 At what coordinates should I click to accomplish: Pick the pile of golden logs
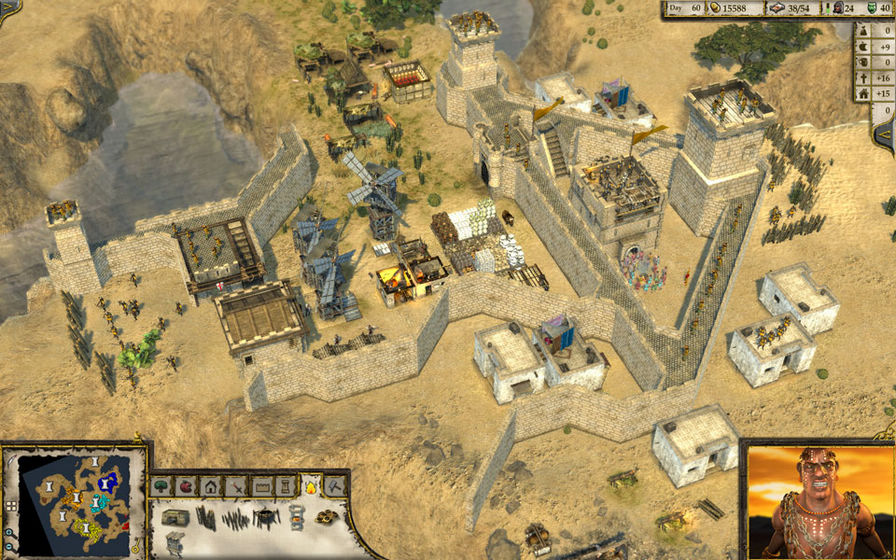tap(326, 517)
